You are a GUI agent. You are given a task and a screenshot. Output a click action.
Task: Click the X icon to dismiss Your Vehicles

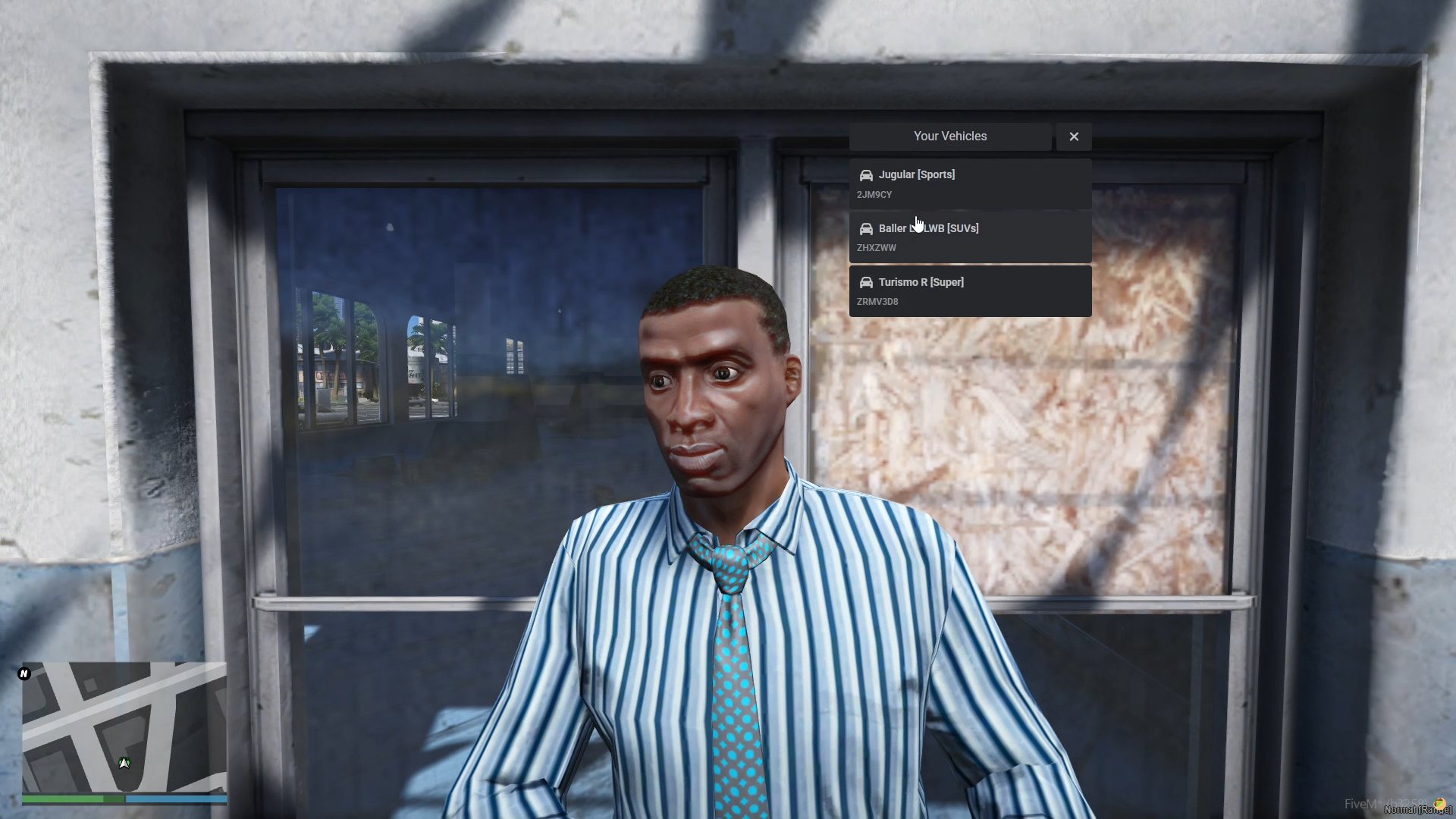coord(1073,136)
